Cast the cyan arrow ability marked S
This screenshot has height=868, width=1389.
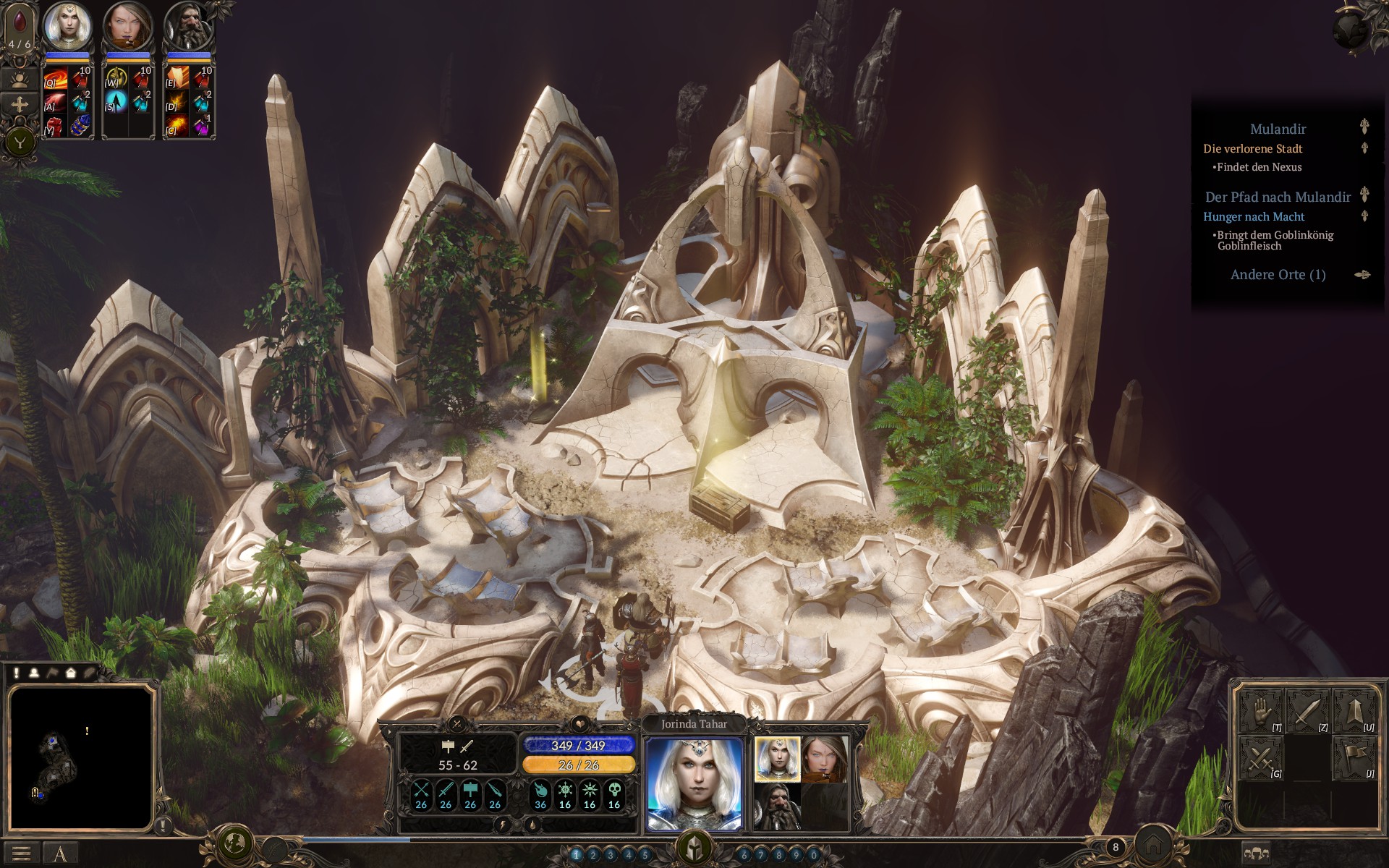116,102
